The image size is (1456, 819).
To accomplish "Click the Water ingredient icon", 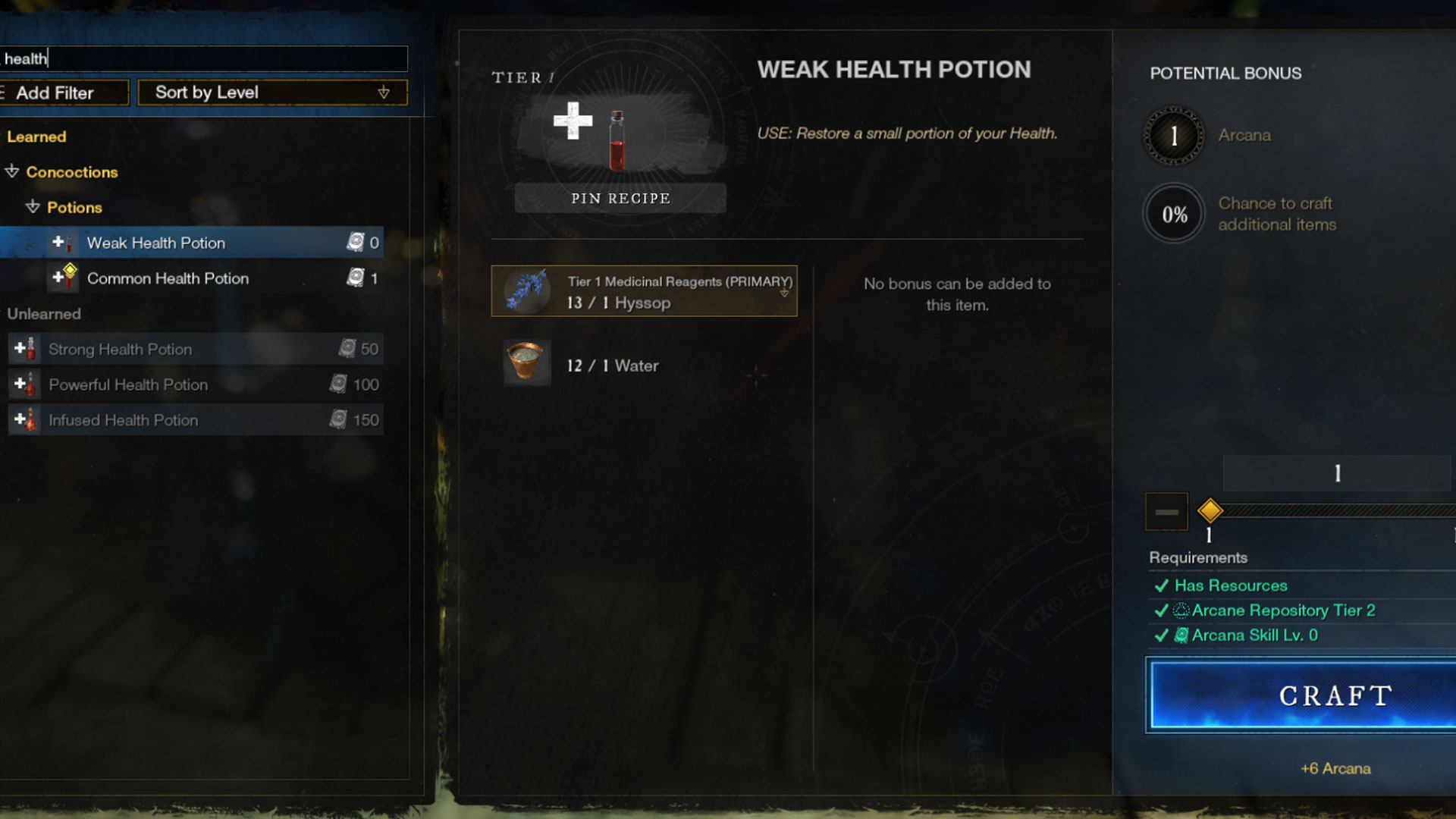I will (526, 362).
